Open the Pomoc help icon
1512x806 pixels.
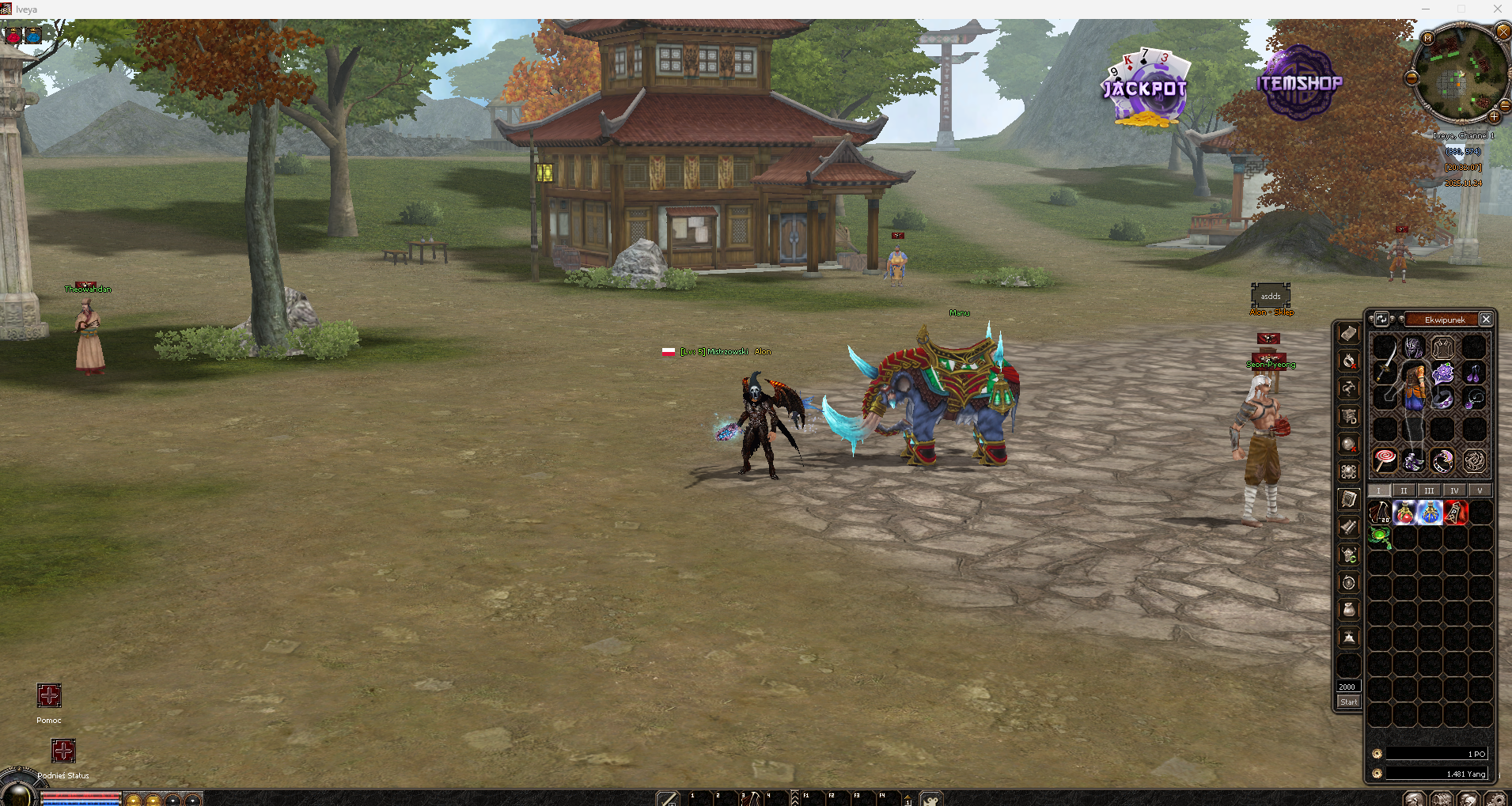(49, 696)
